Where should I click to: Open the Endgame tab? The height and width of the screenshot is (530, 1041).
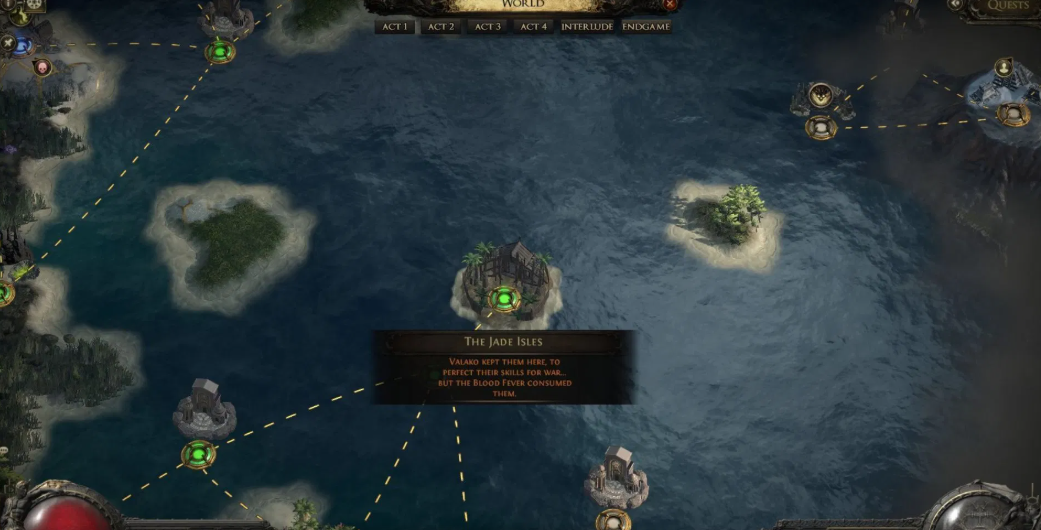coord(646,26)
